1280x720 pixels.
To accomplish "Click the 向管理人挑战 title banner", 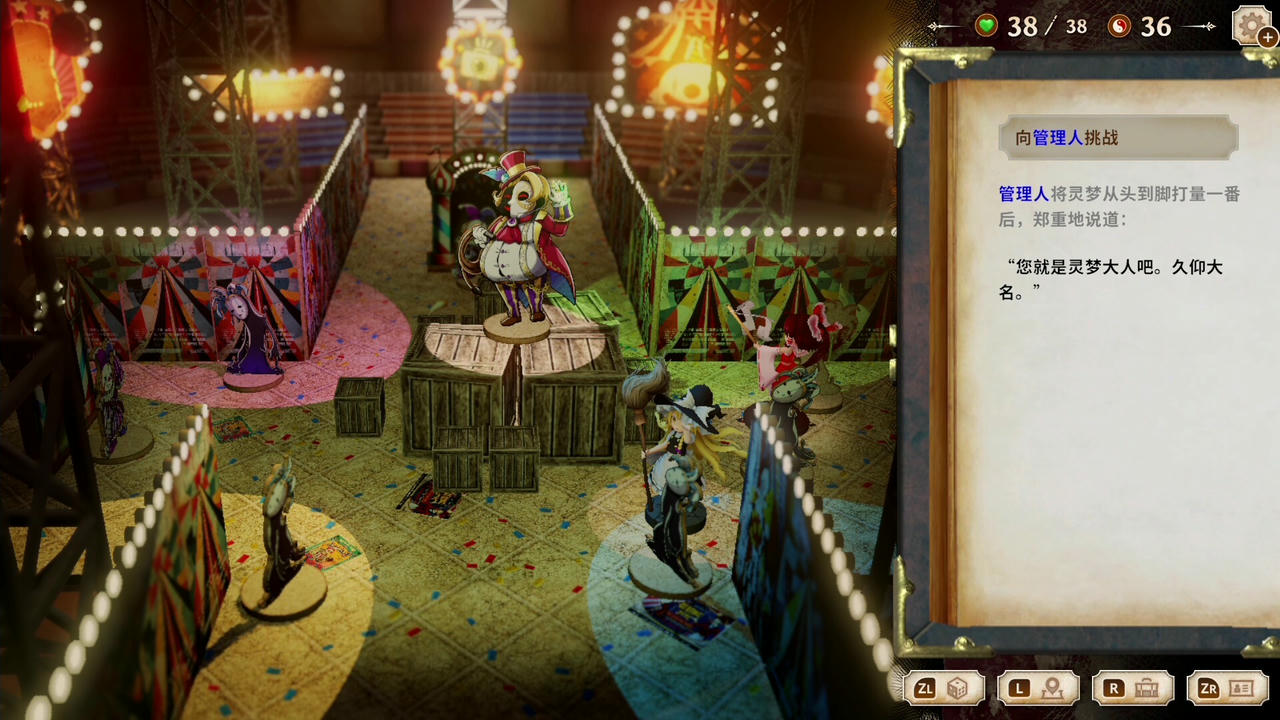I will click(1118, 137).
